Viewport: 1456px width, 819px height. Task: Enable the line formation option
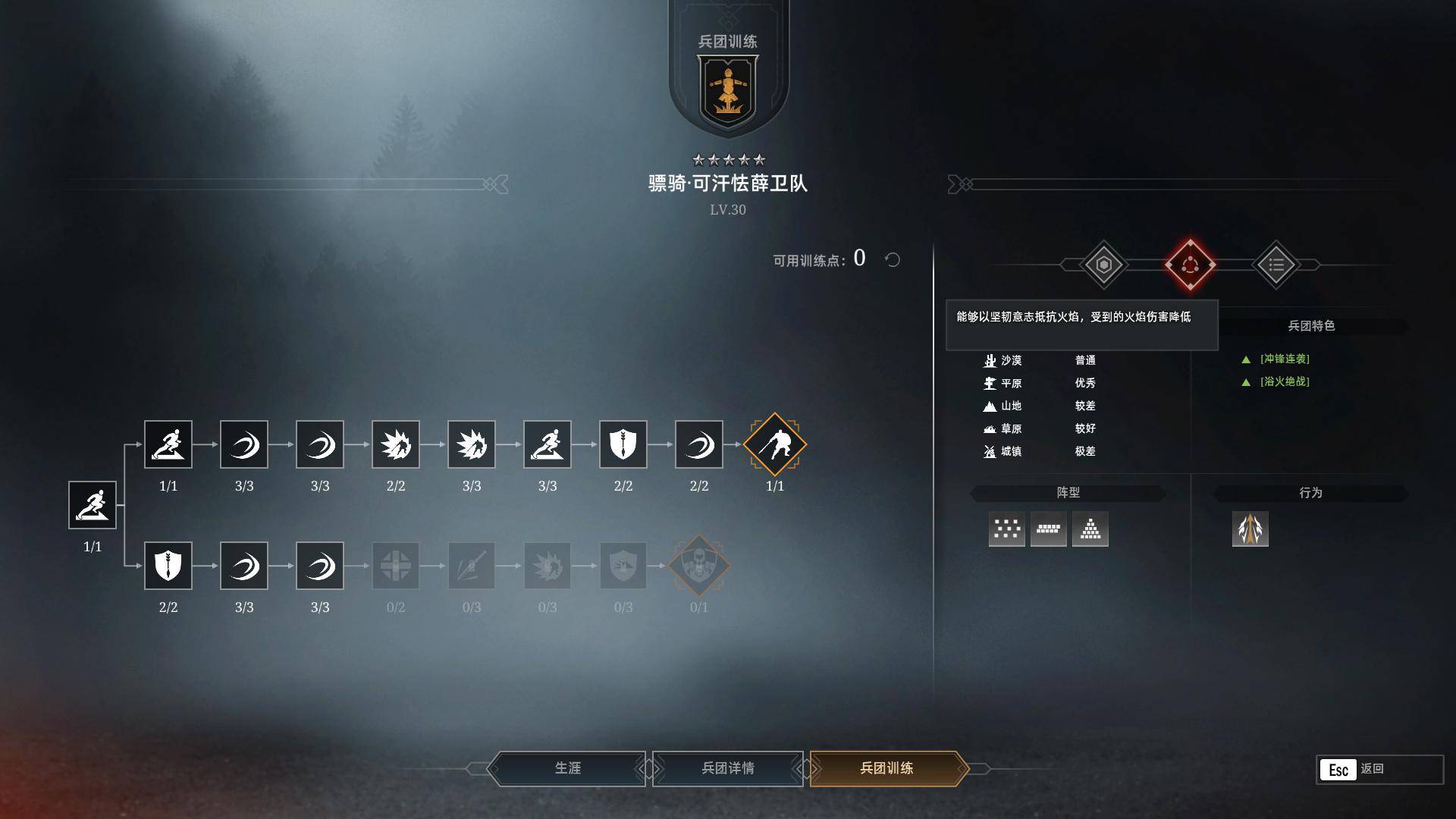coord(1049,529)
